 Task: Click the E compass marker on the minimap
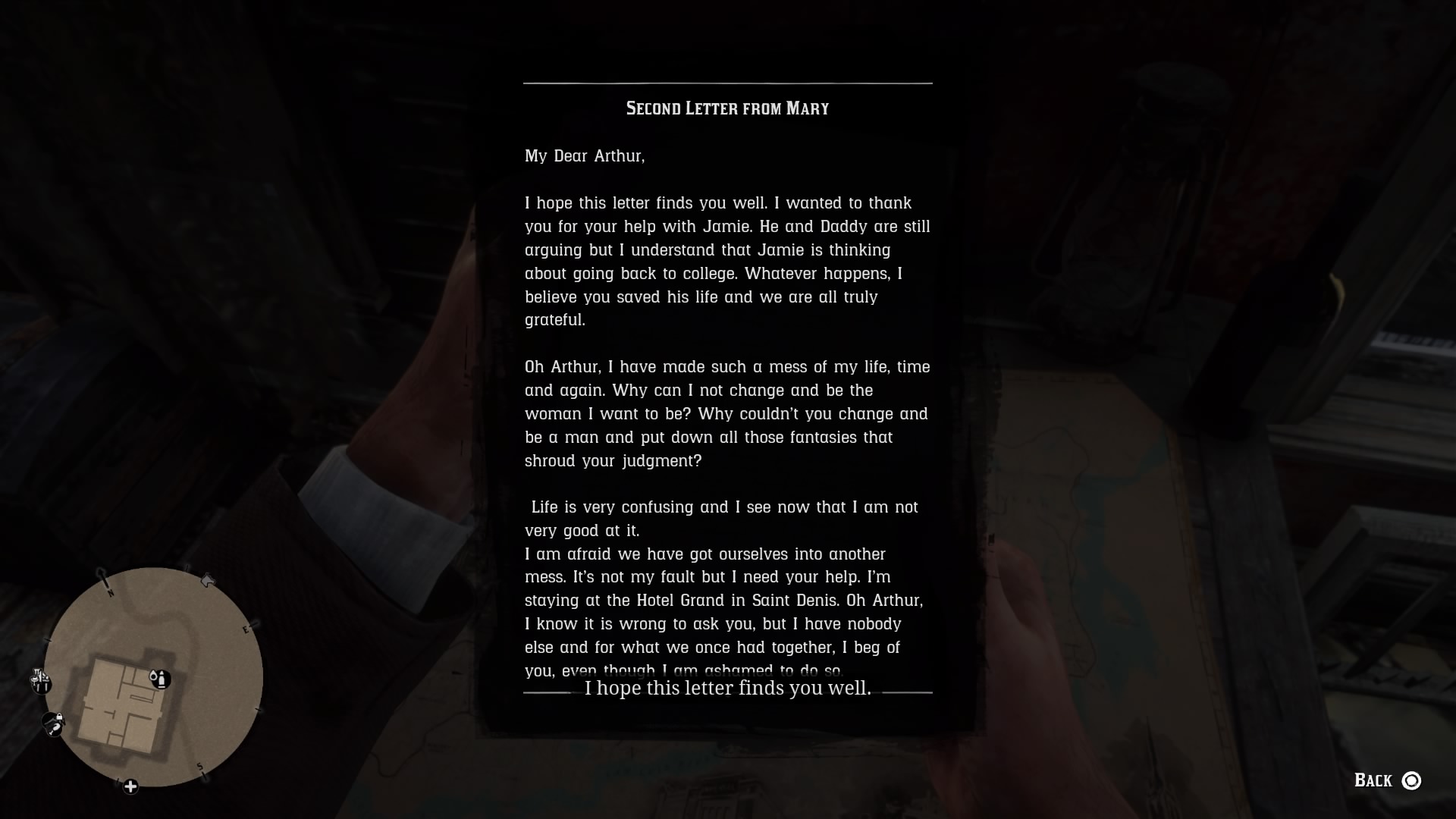pos(246,628)
